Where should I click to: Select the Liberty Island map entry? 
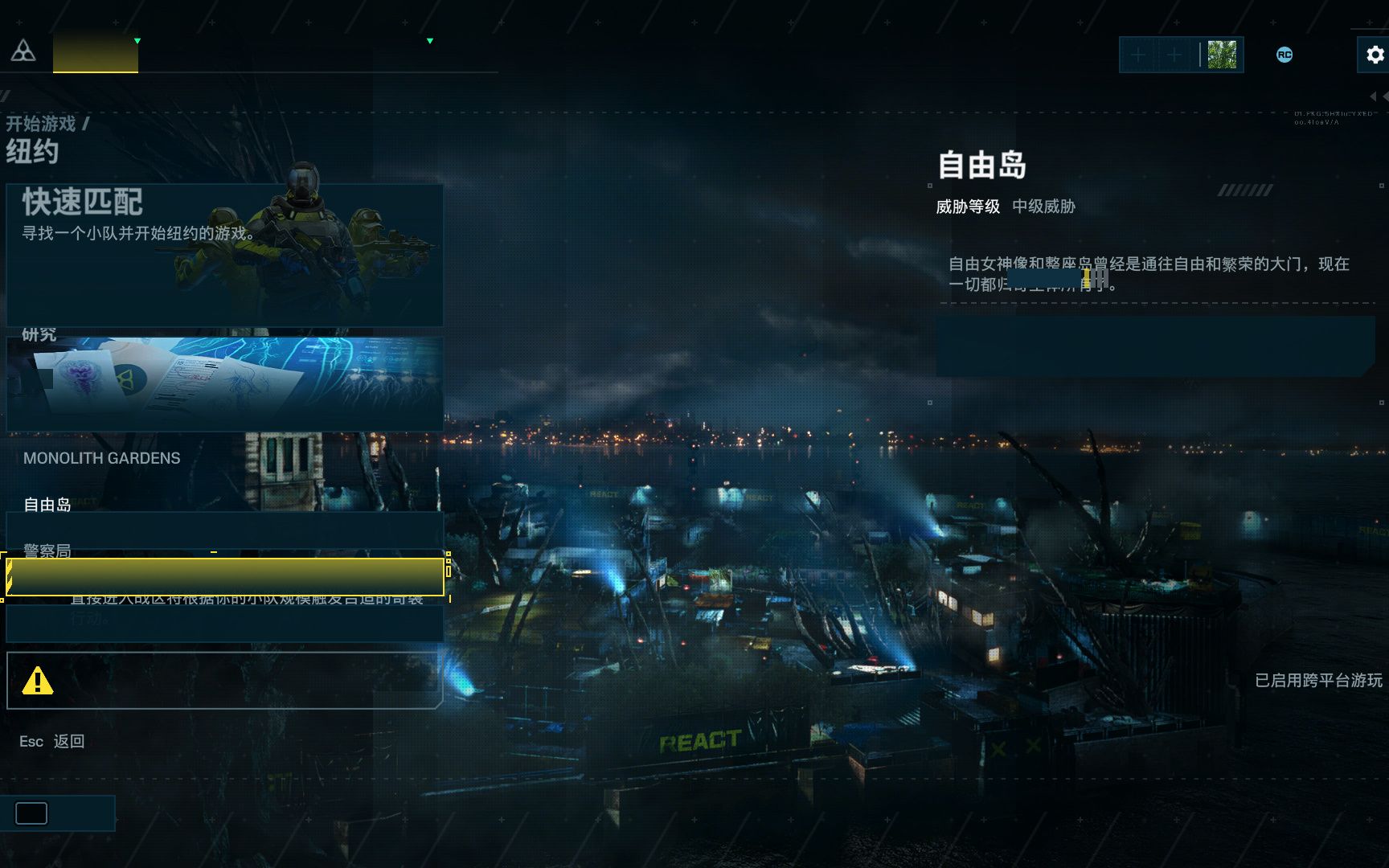[x=47, y=505]
